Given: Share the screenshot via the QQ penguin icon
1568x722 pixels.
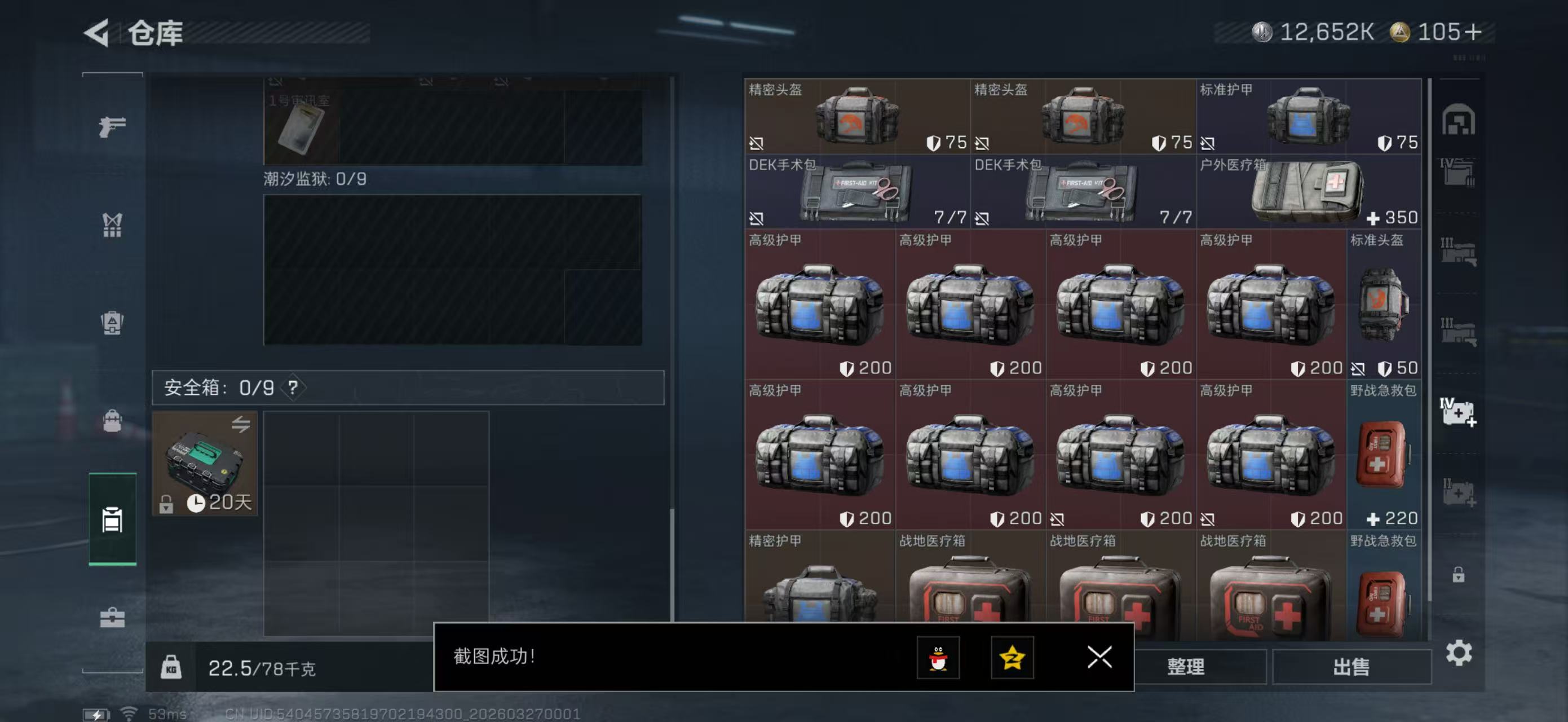Looking at the screenshot, I should click(940, 658).
